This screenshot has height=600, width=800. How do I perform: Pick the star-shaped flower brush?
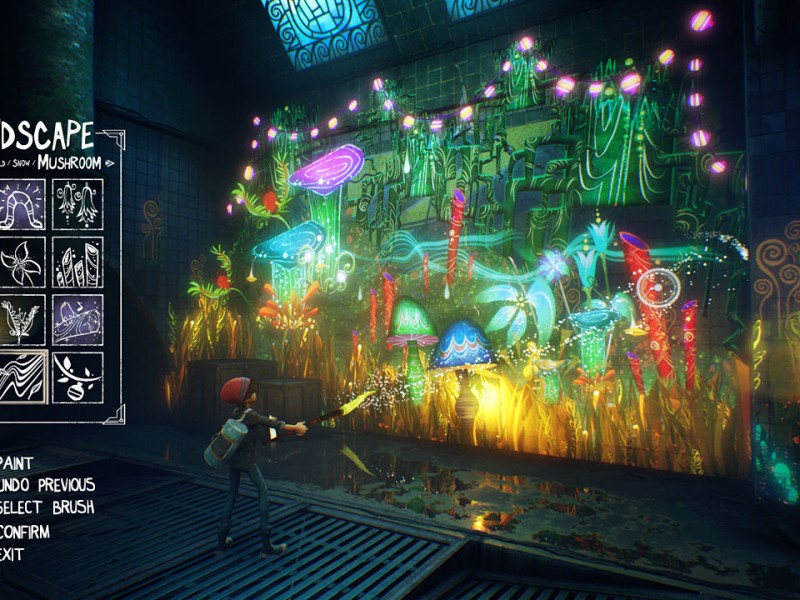click(x=21, y=262)
